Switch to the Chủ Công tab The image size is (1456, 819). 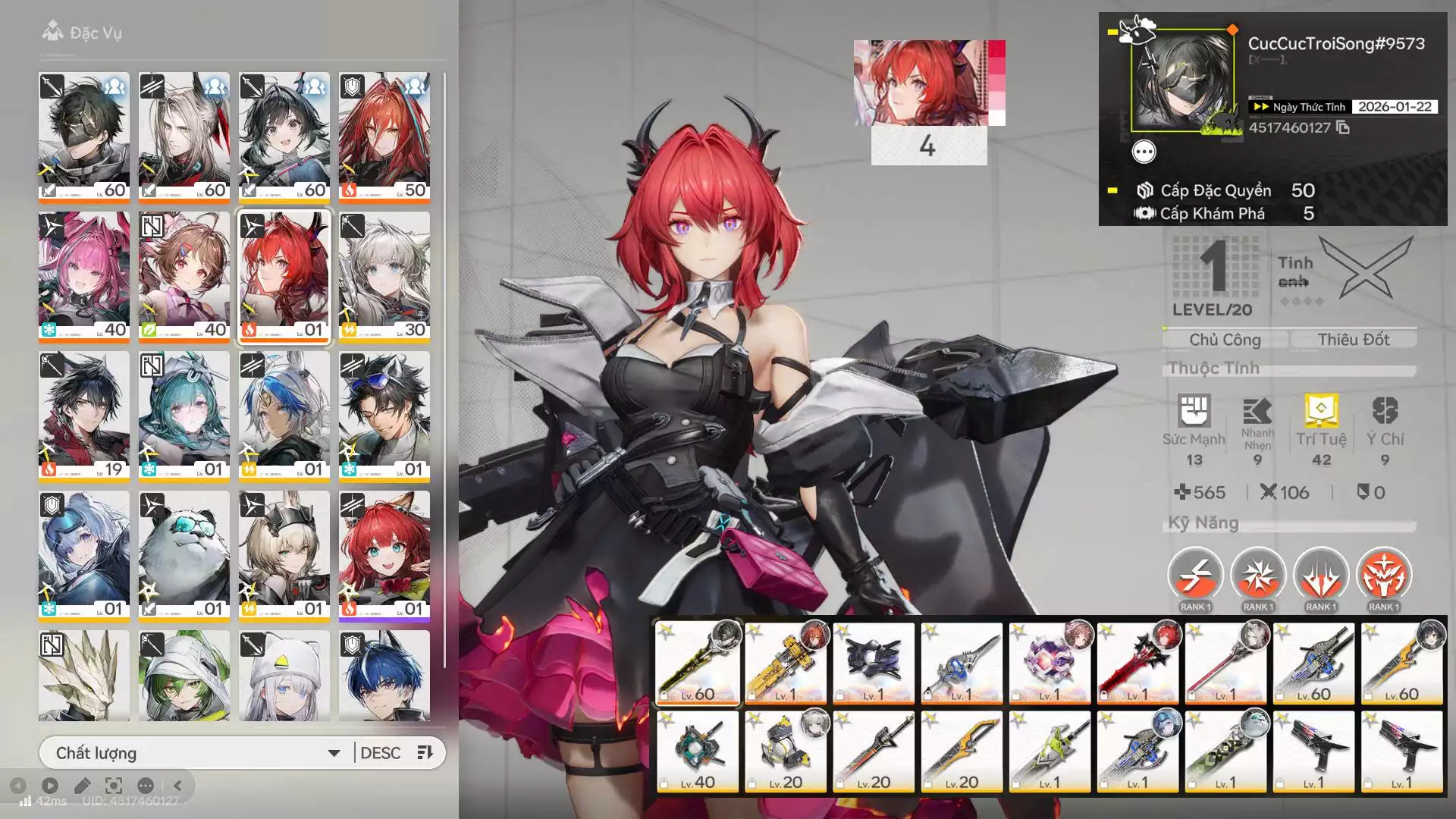point(1225,339)
